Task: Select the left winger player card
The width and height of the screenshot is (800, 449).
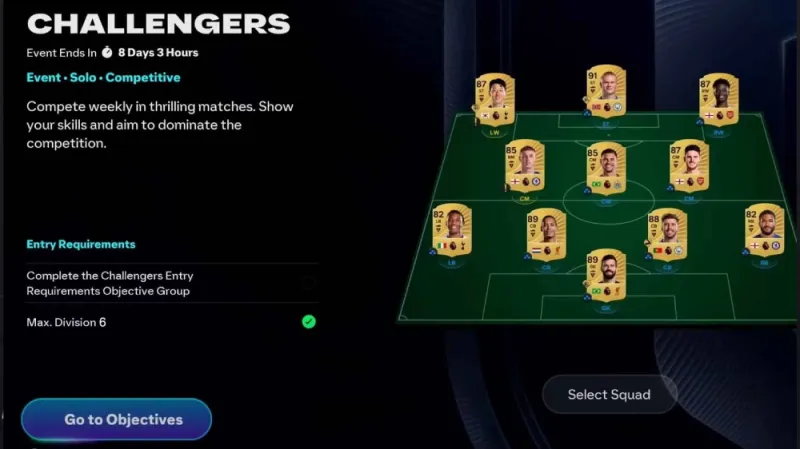Action: click(494, 101)
